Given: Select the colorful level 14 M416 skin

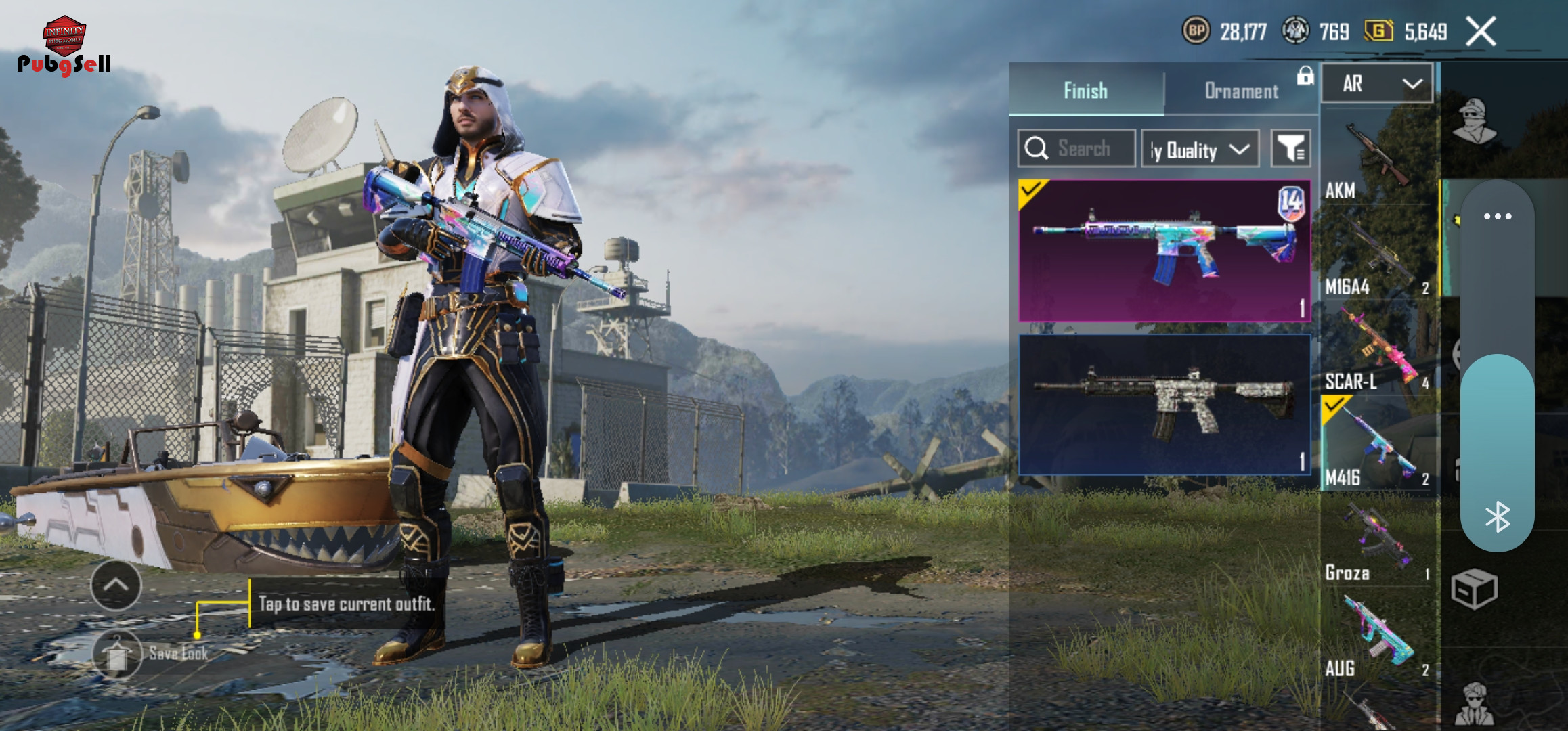Looking at the screenshot, I should tap(1164, 250).
